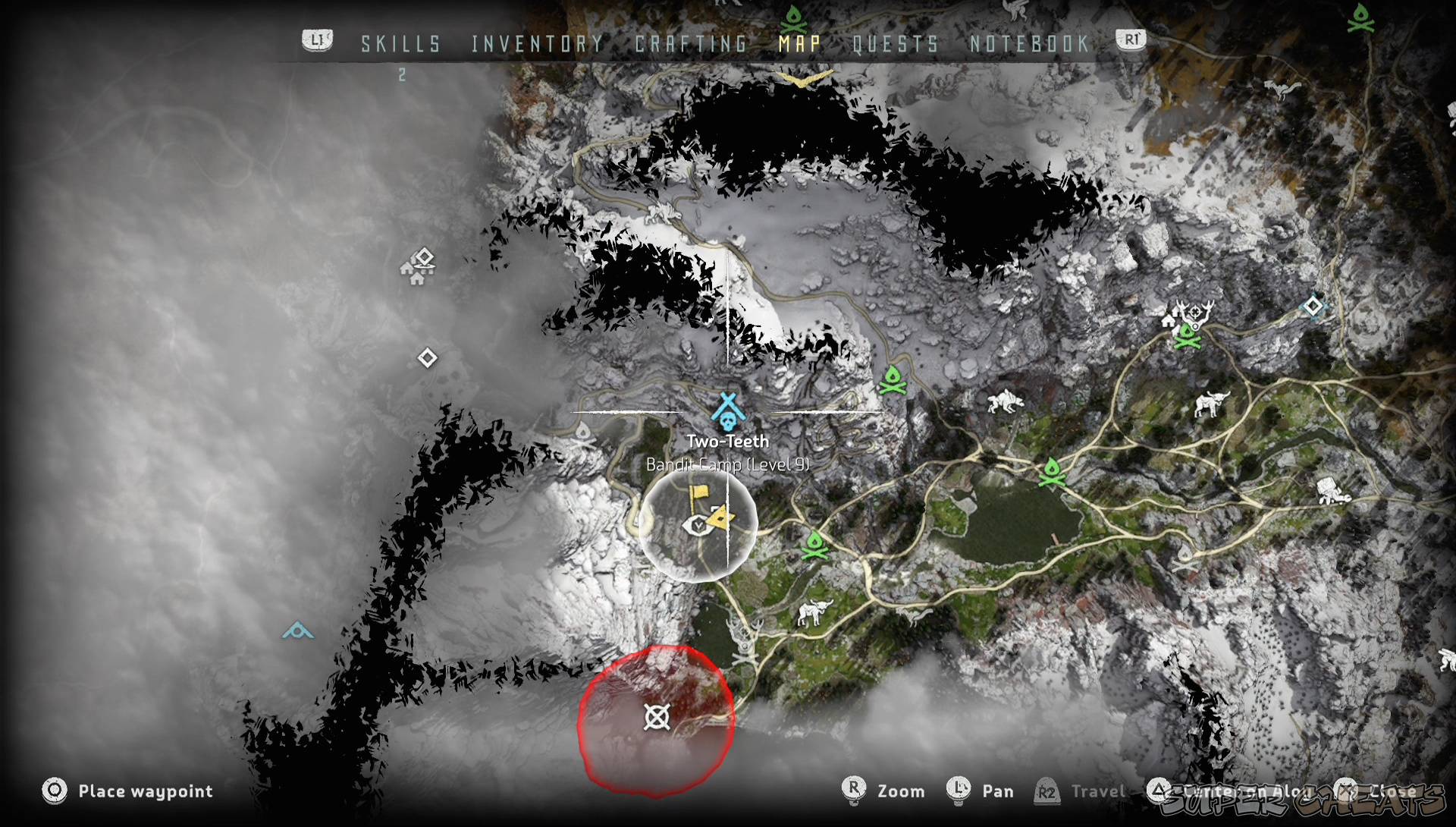Screen dimensions: 1456x827
Task: Switch to the Quests tab
Action: tap(895, 44)
